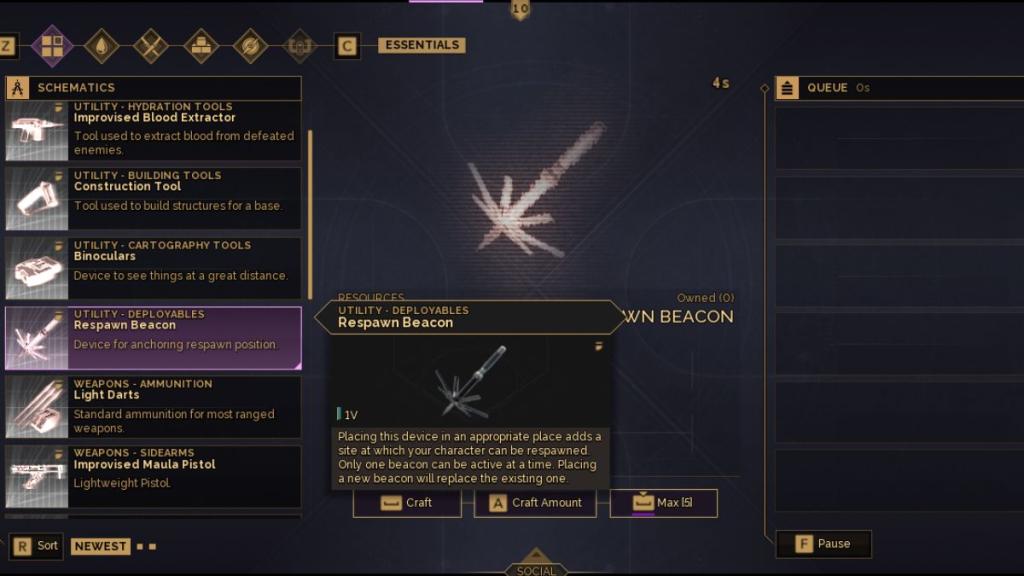The height and width of the screenshot is (576, 1024).
Task: Select the Binoculars schematic
Action: [153, 268]
